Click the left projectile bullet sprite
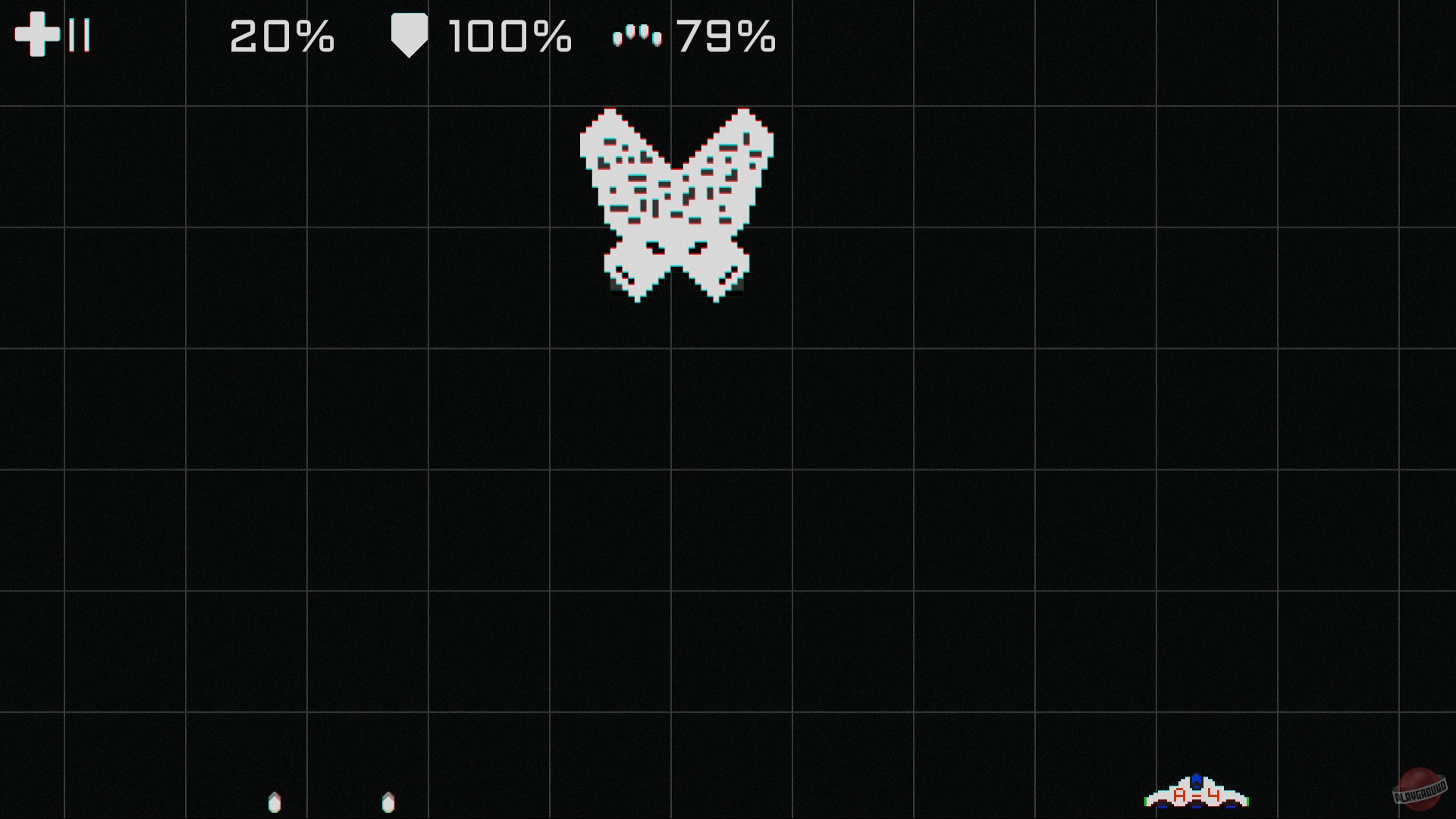The width and height of the screenshot is (1456, 819). 275,800
